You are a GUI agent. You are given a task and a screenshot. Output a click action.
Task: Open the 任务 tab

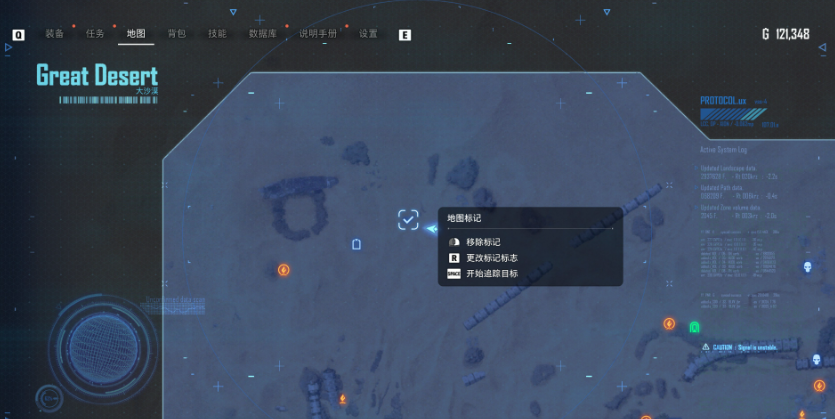click(x=95, y=34)
